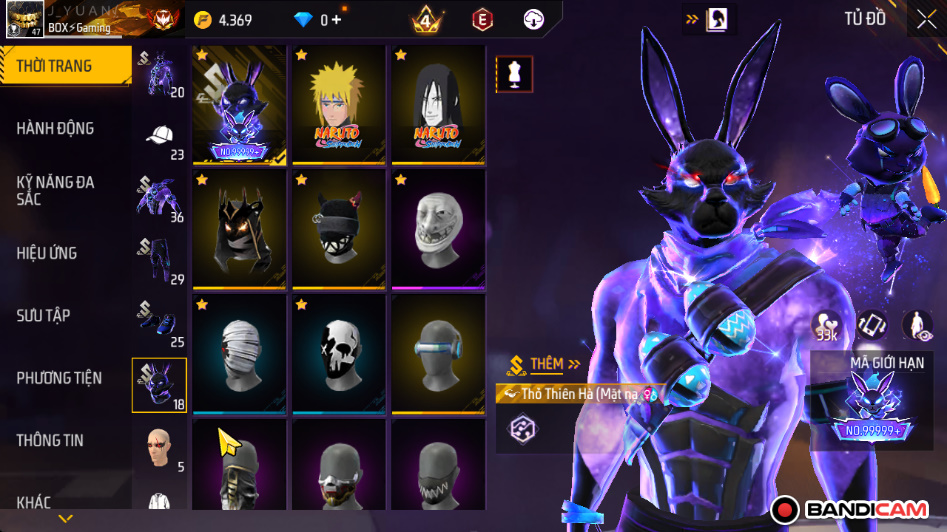Screen dimensions: 947x532
Task: Select the gold-horned dark helmet item
Action: coord(239,230)
